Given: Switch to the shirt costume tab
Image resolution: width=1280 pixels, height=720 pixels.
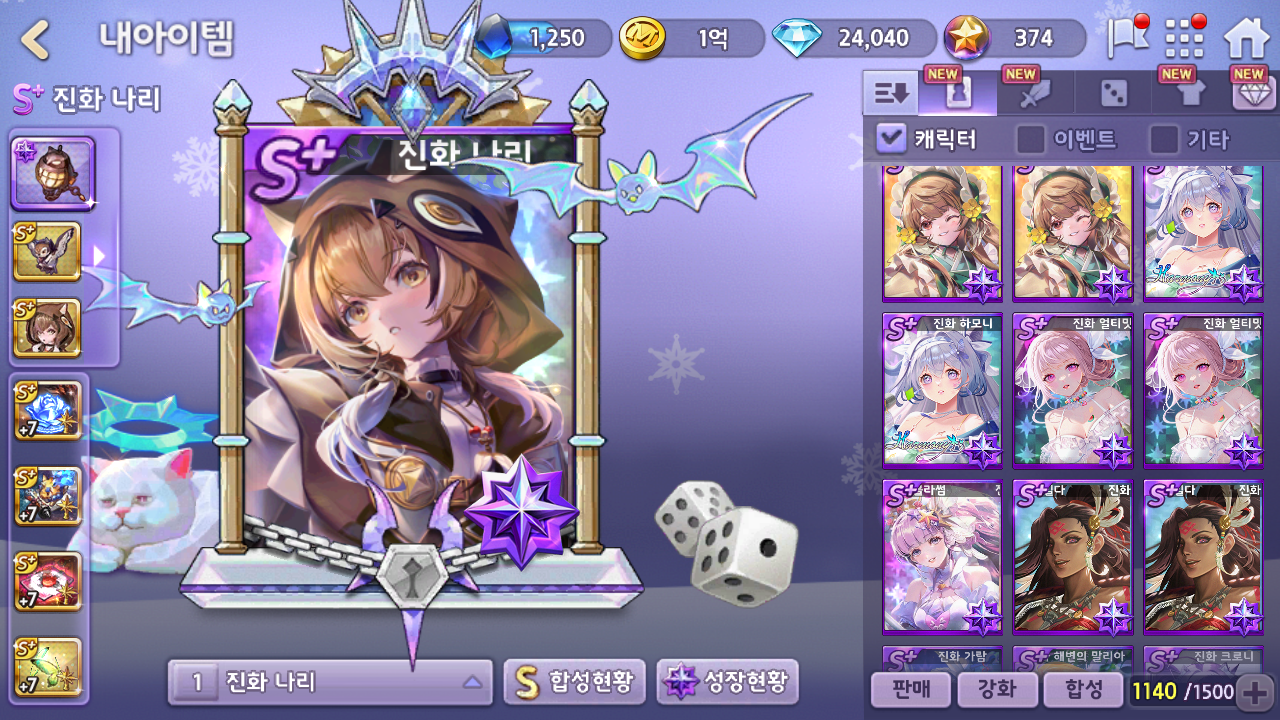Looking at the screenshot, I should point(1189,94).
